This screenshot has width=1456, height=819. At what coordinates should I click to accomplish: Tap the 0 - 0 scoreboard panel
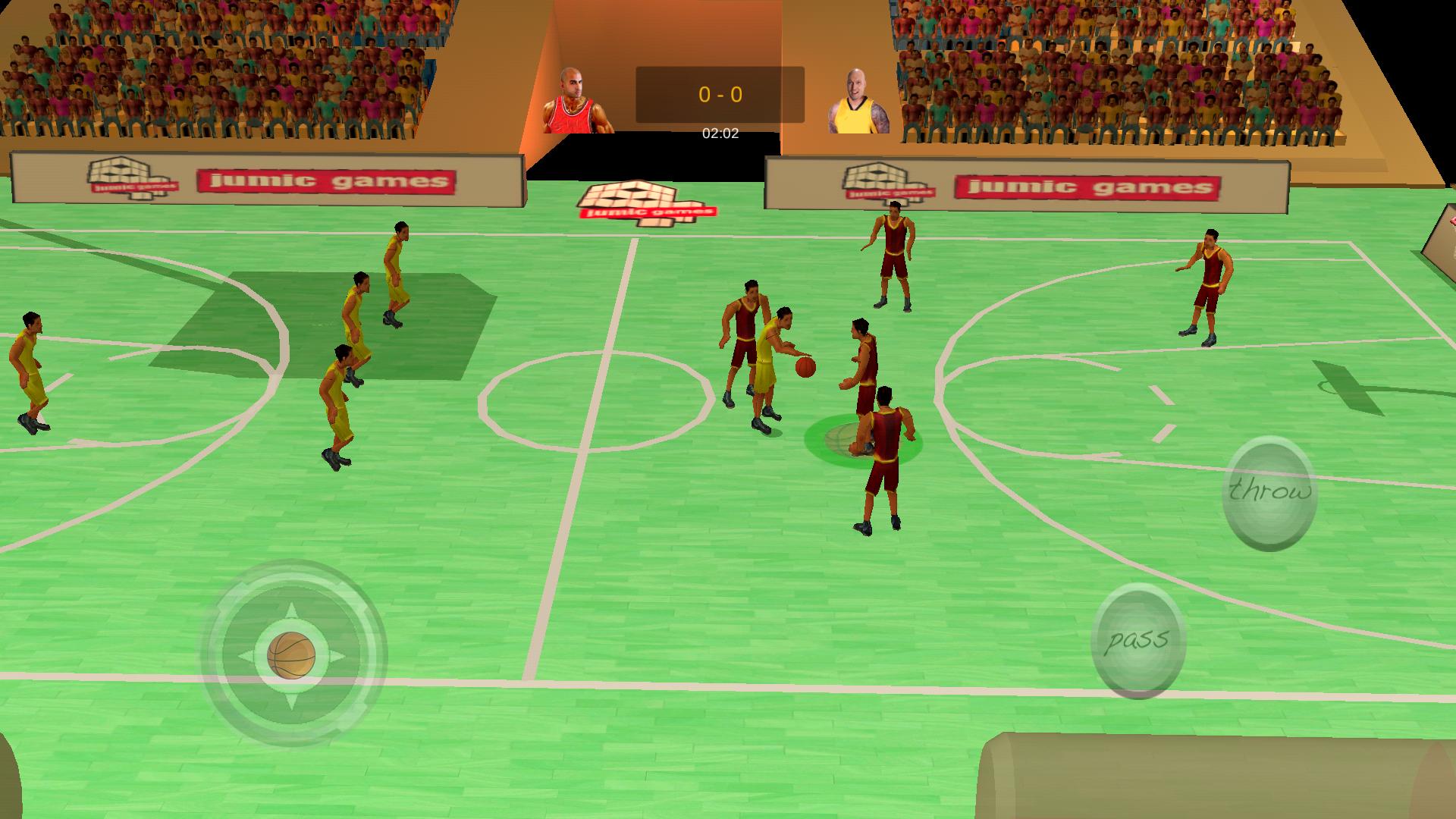tap(719, 94)
